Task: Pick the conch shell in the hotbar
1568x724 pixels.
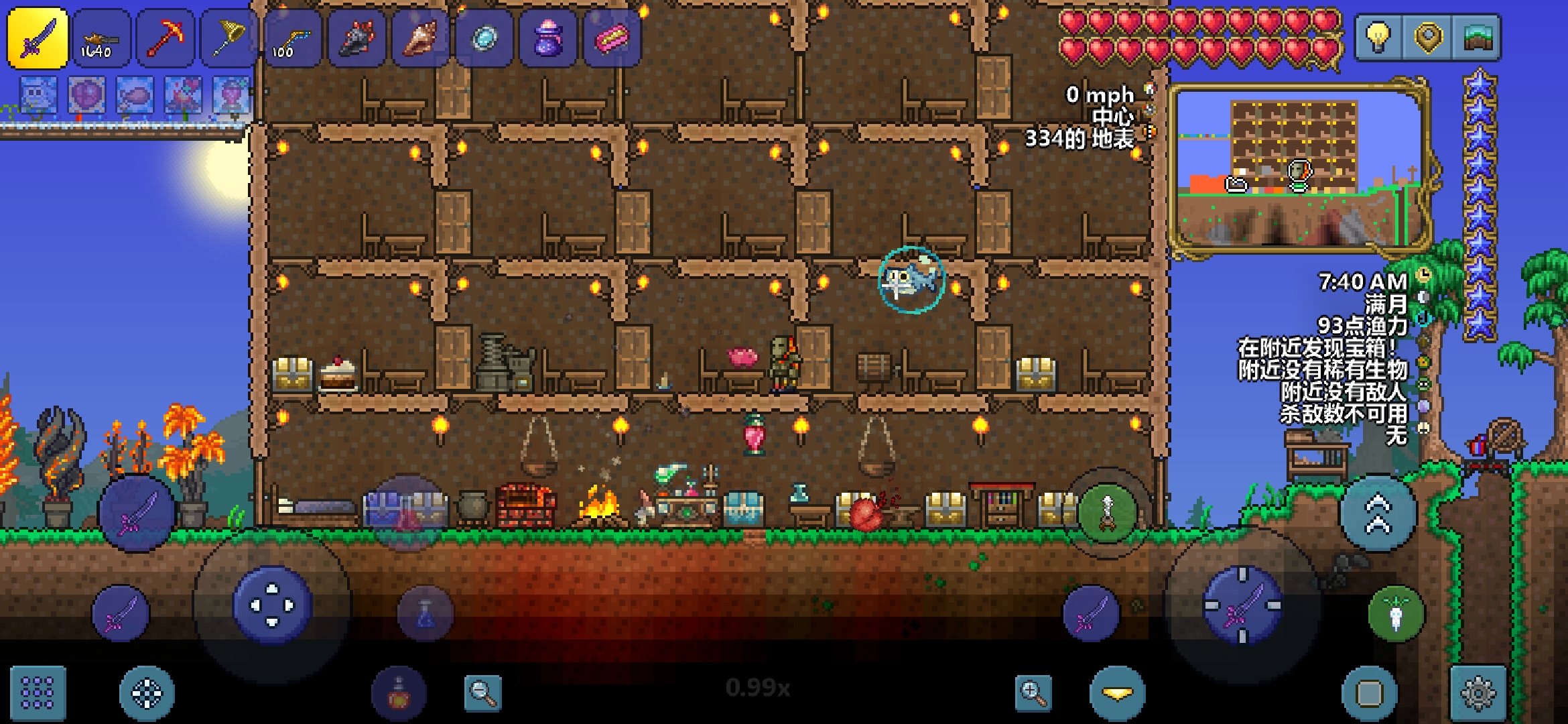Action: [420, 38]
